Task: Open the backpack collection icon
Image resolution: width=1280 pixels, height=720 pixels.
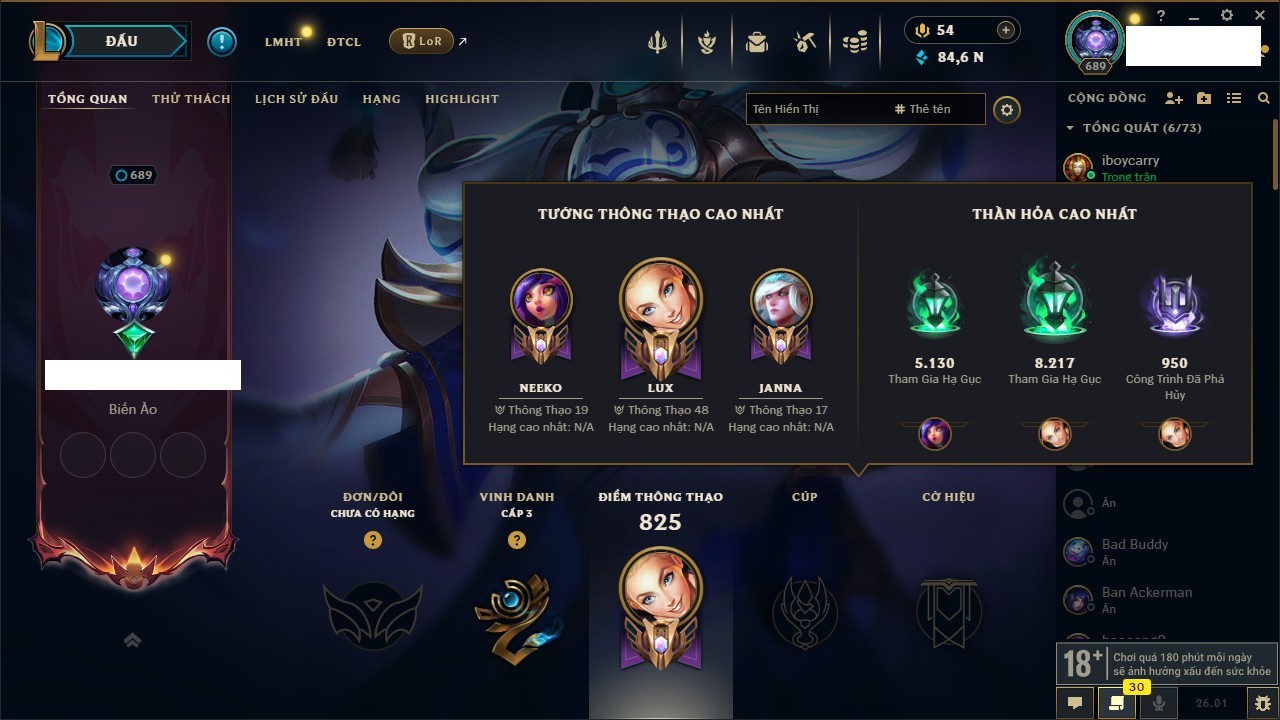Action: click(757, 42)
